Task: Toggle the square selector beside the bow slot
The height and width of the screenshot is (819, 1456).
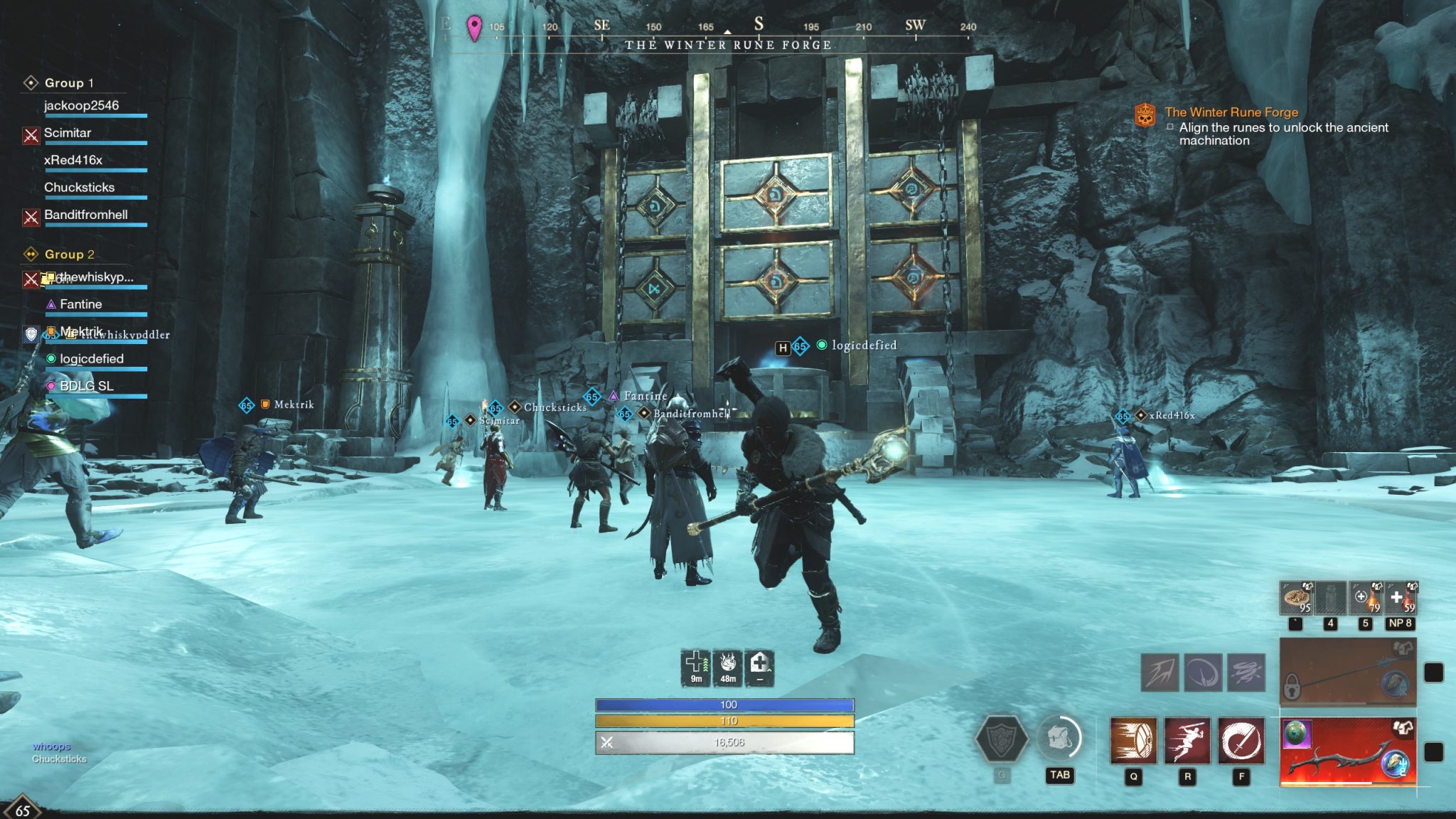Action: [1433, 752]
